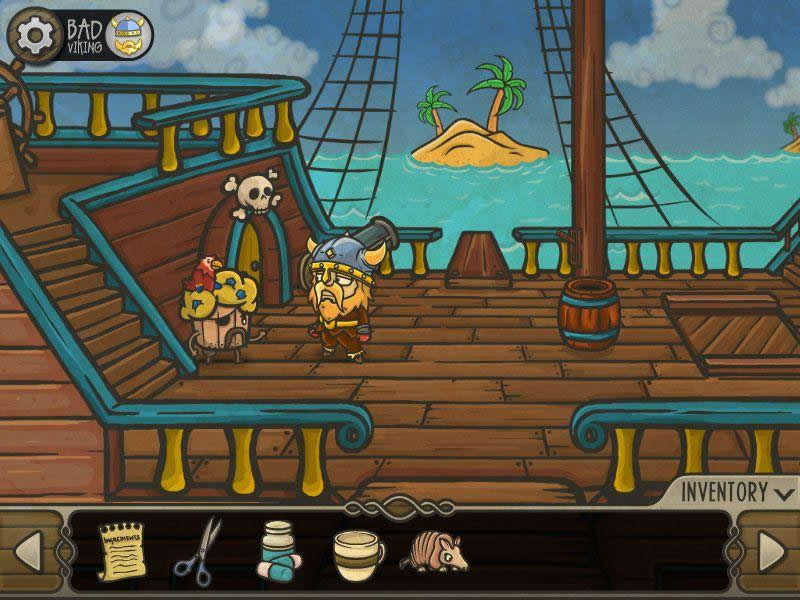Open the settings gear menu

click(x=33, y=36)
